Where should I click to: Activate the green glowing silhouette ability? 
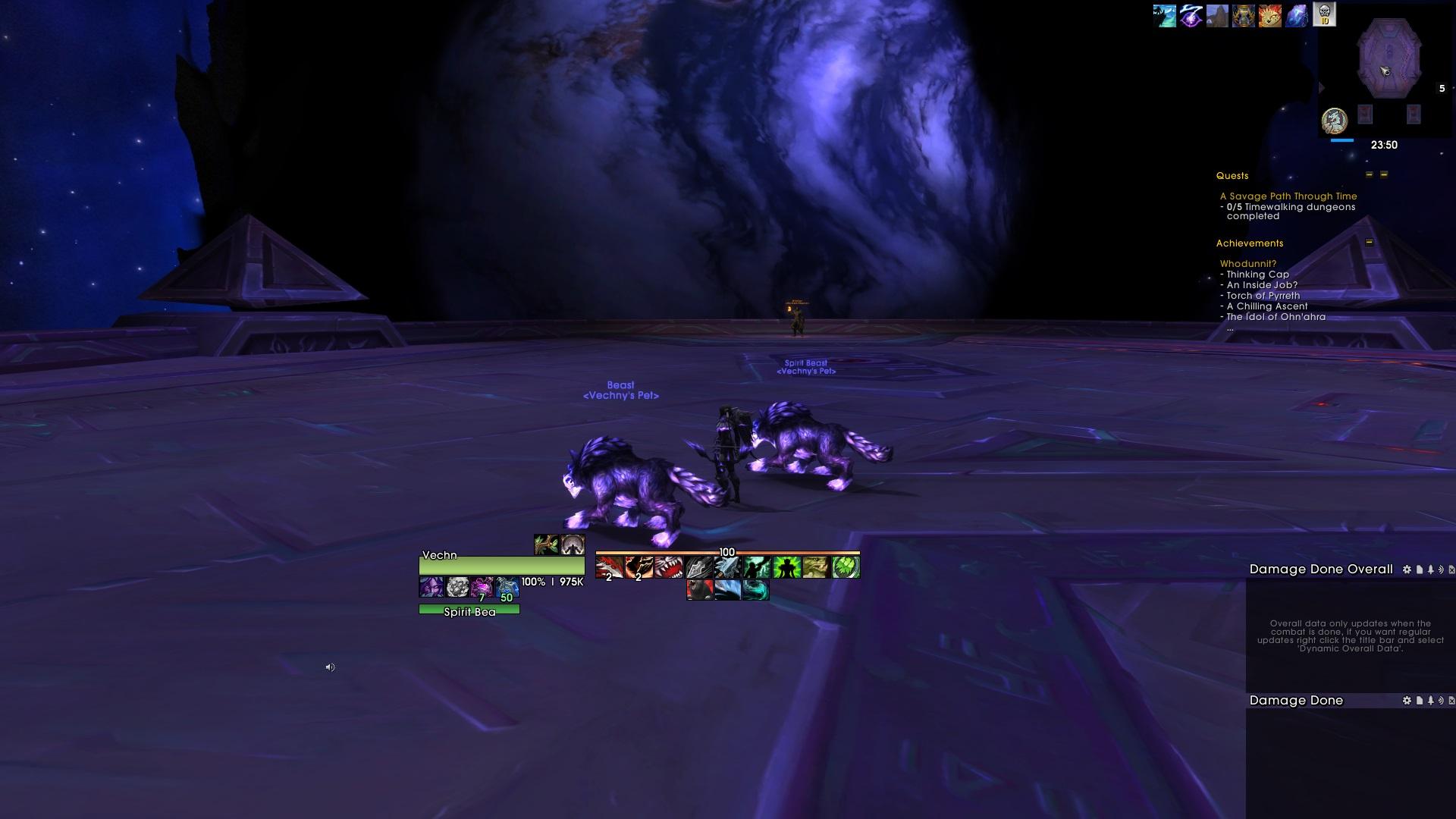point(786,567)
